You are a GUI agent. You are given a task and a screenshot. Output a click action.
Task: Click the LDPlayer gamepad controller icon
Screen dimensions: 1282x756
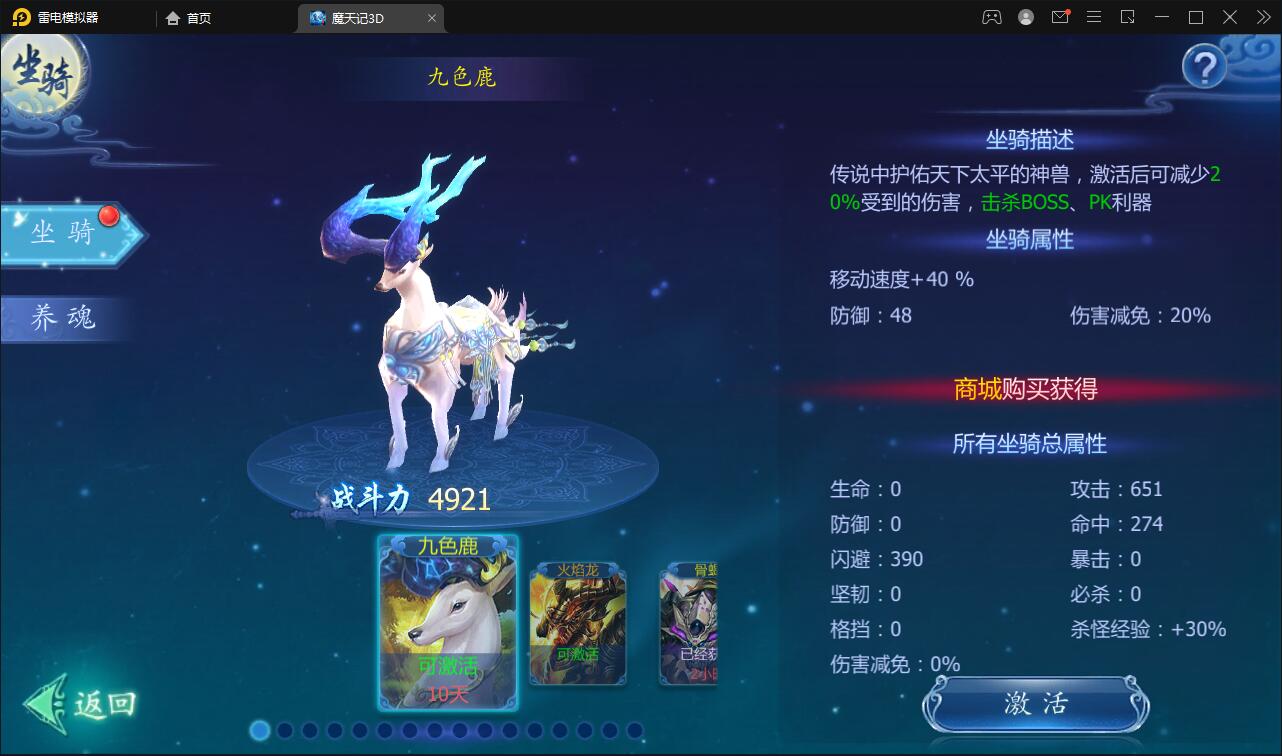point(991,17)
